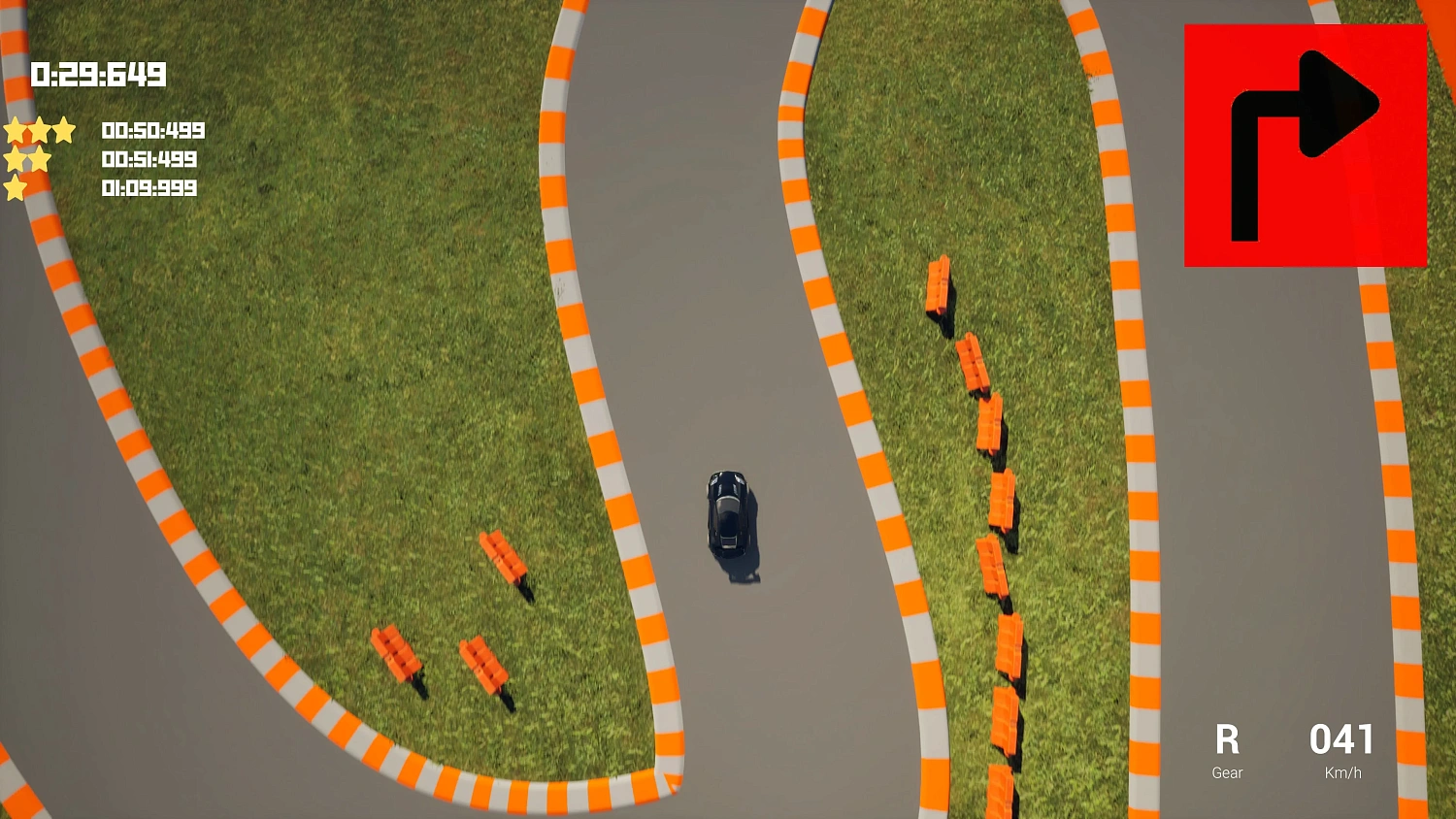Click the speedometer reading 041
Image resolution: width=1456 pixels, height=819 pixels.
[1341, 740]
